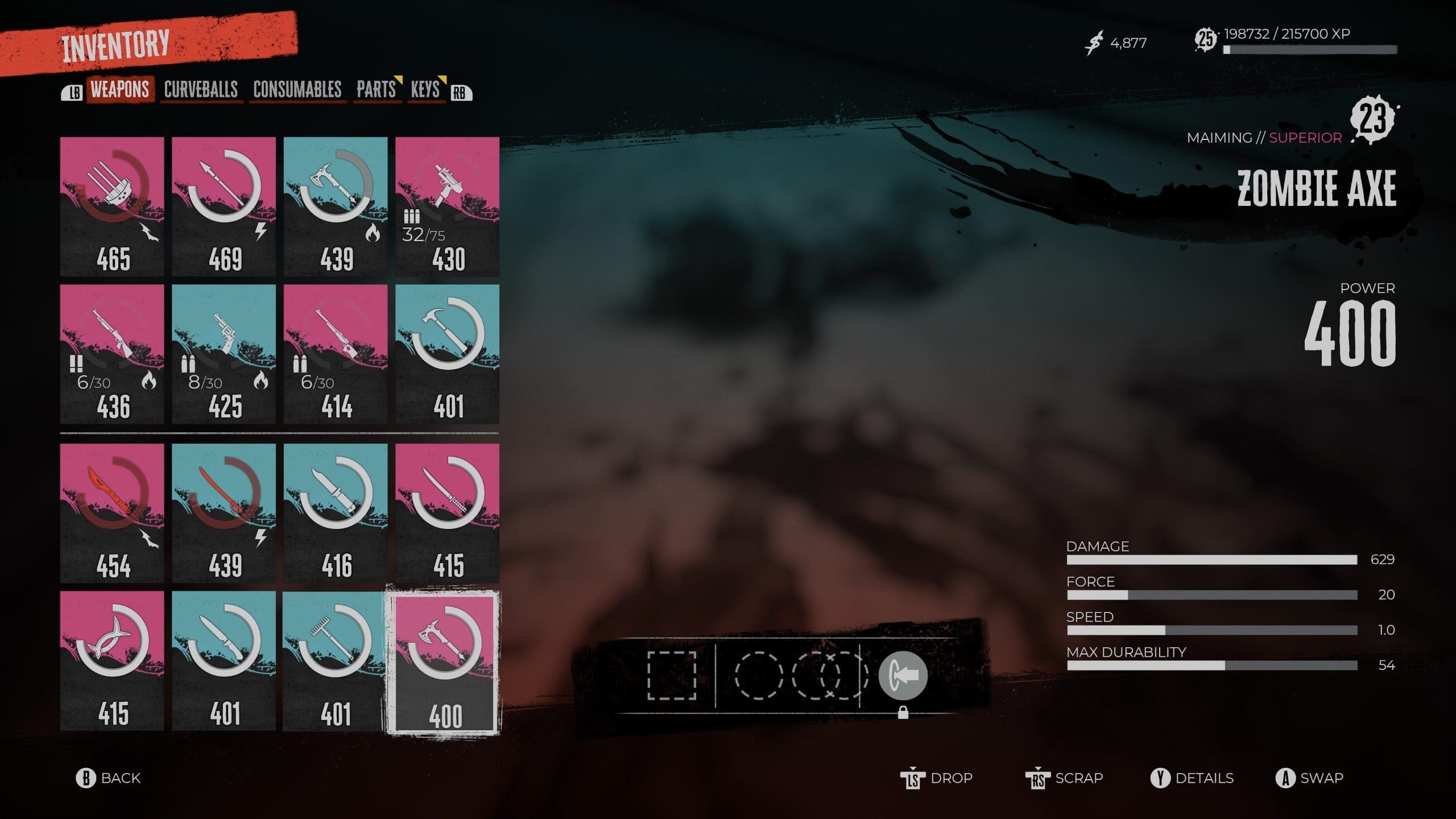Select the claws weapon with 465 power

[112, 206]
